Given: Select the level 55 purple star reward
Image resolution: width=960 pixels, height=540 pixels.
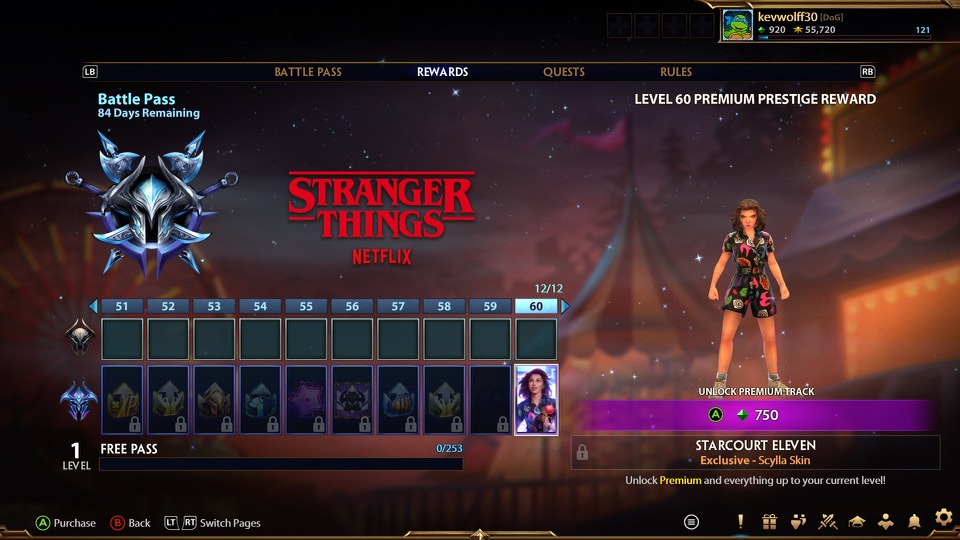Looking at the screenshot, I should click(x=306, y=400).
